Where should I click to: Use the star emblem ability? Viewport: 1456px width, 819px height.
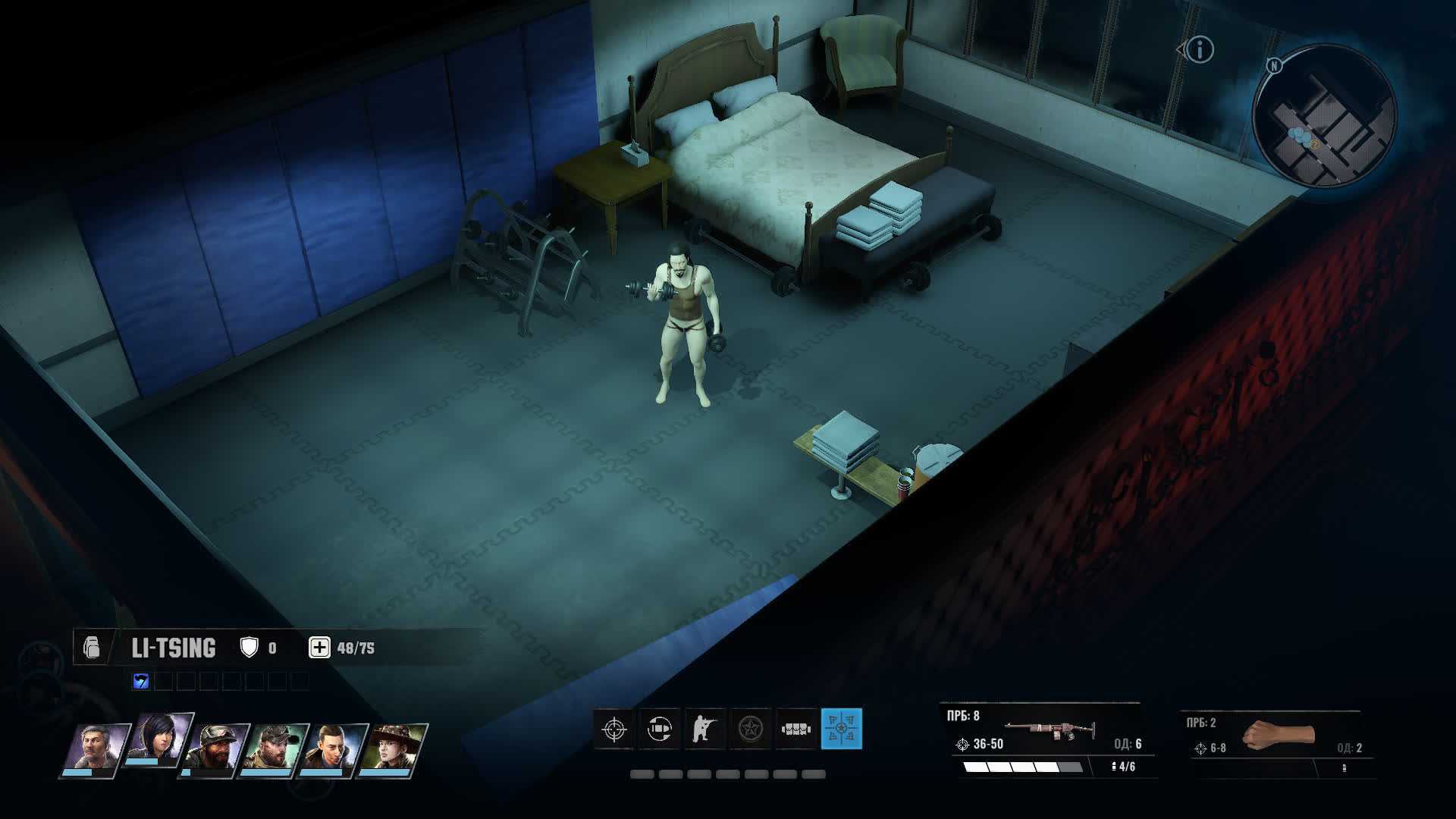coord(751,729)
